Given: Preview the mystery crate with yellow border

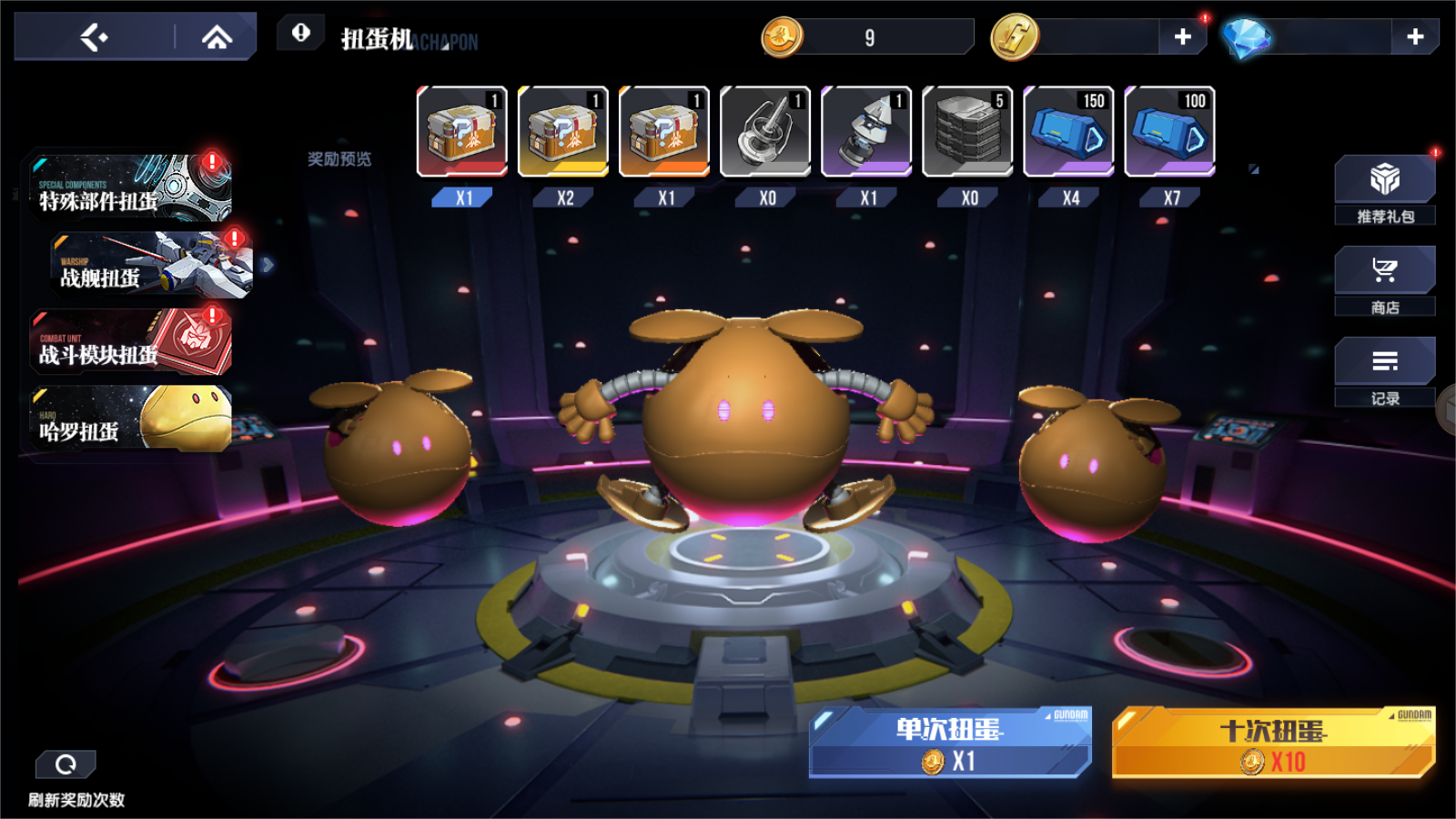Looking at the screenshot, I should (563, 132).
